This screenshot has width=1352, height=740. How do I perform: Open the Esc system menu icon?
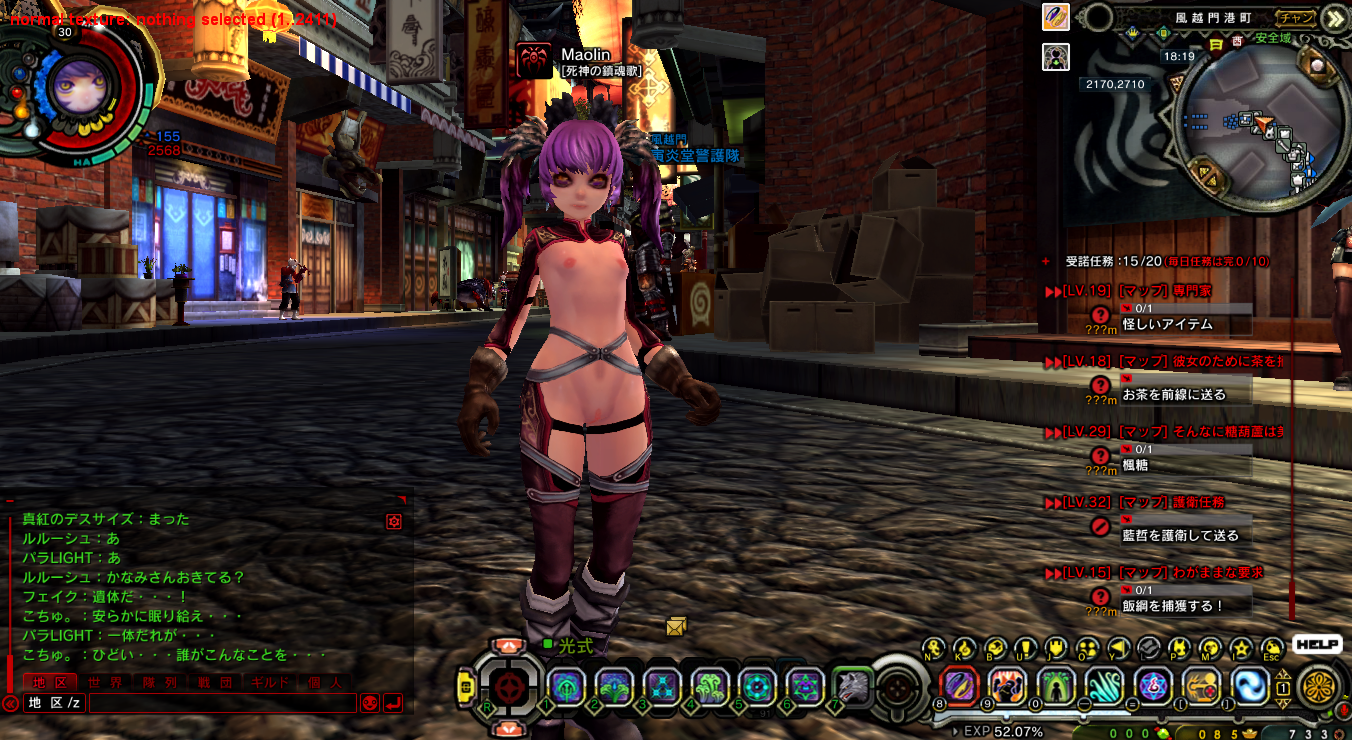(x=1272, y=649)
